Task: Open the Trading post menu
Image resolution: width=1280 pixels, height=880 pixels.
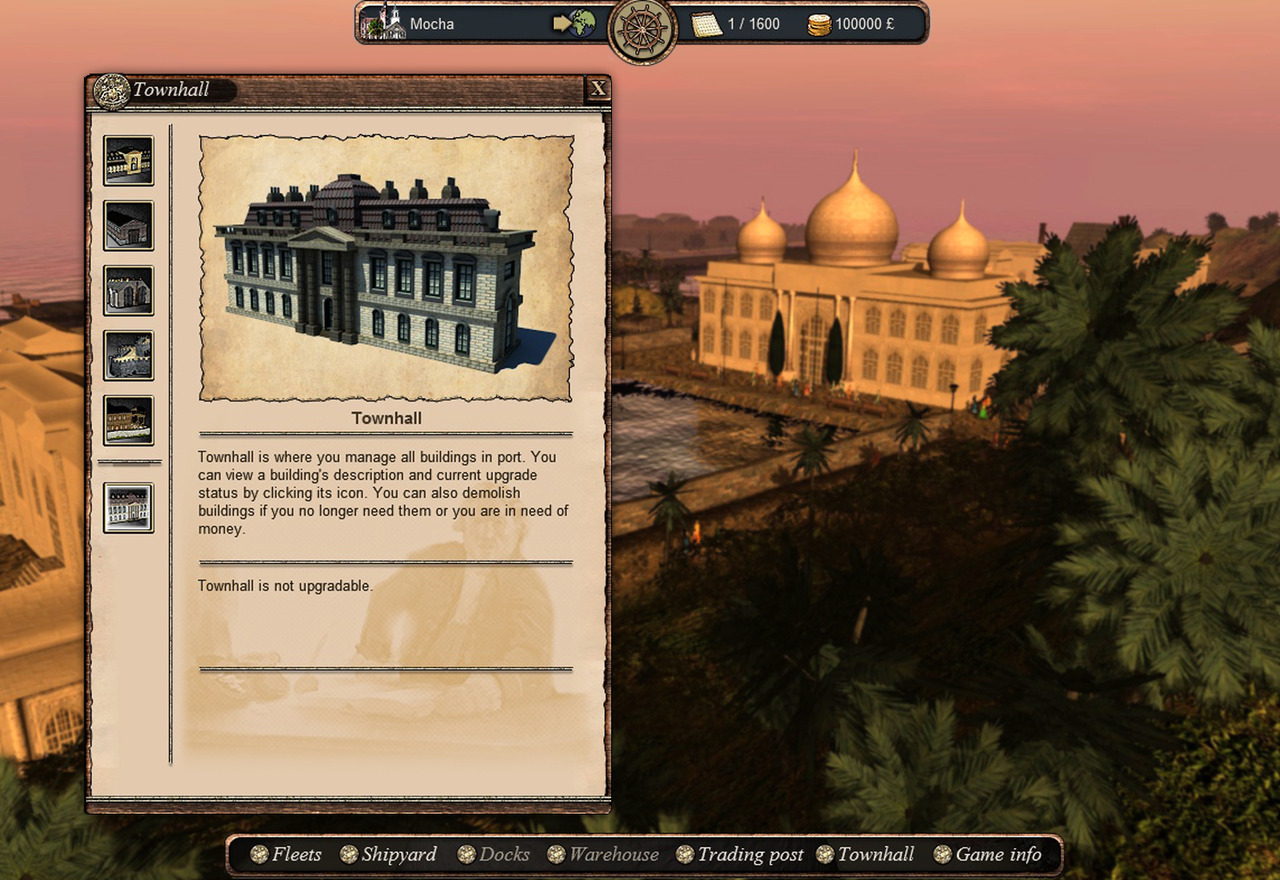Action: [739, 855]
